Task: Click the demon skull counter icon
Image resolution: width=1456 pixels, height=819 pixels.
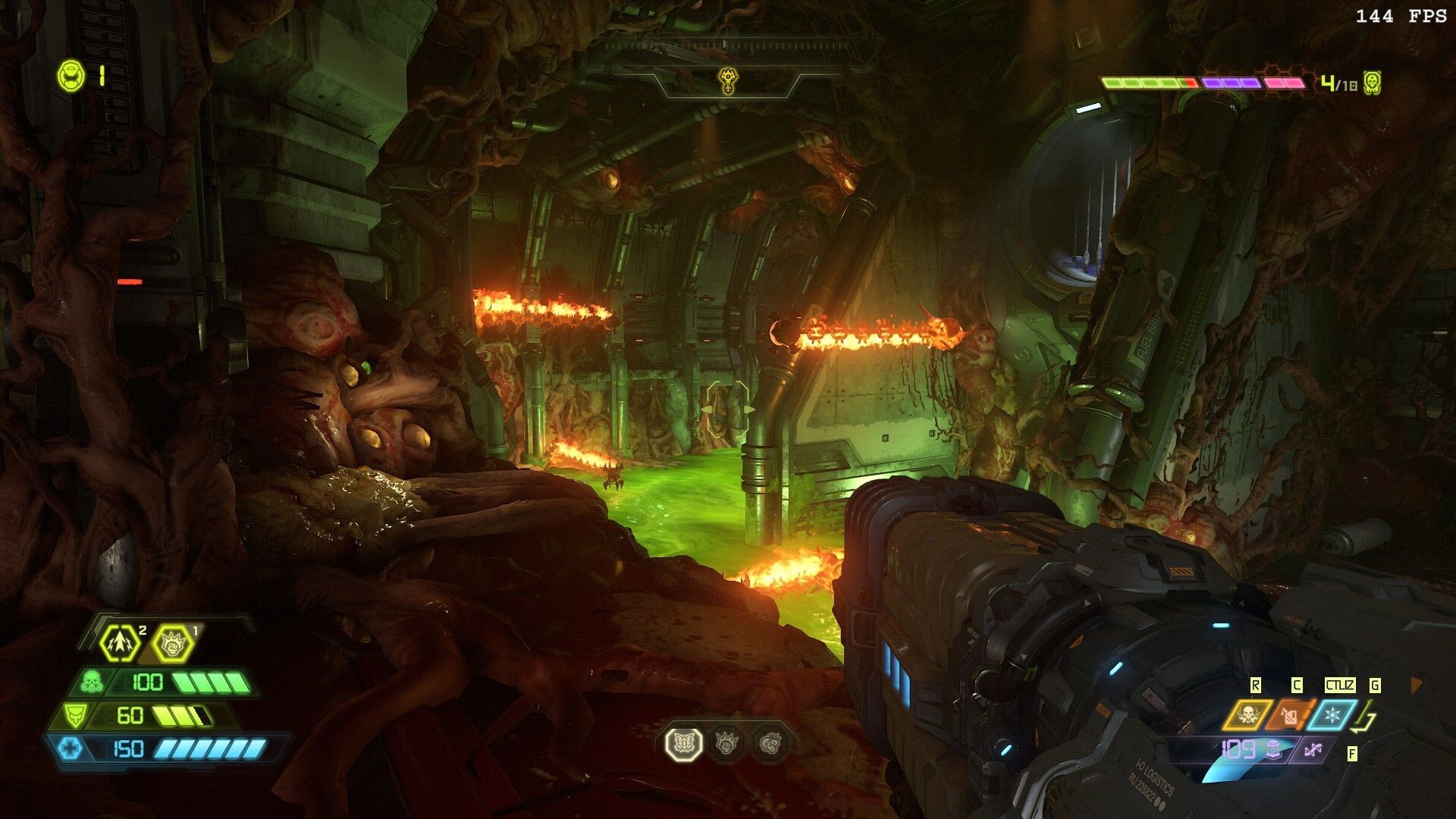Action: click(x=1371, y=83)
